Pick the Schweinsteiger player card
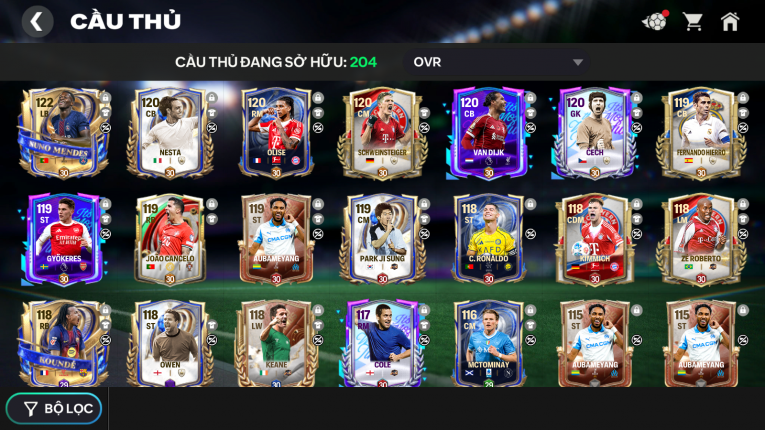This screenshot has width=765, height=430. 382,132
